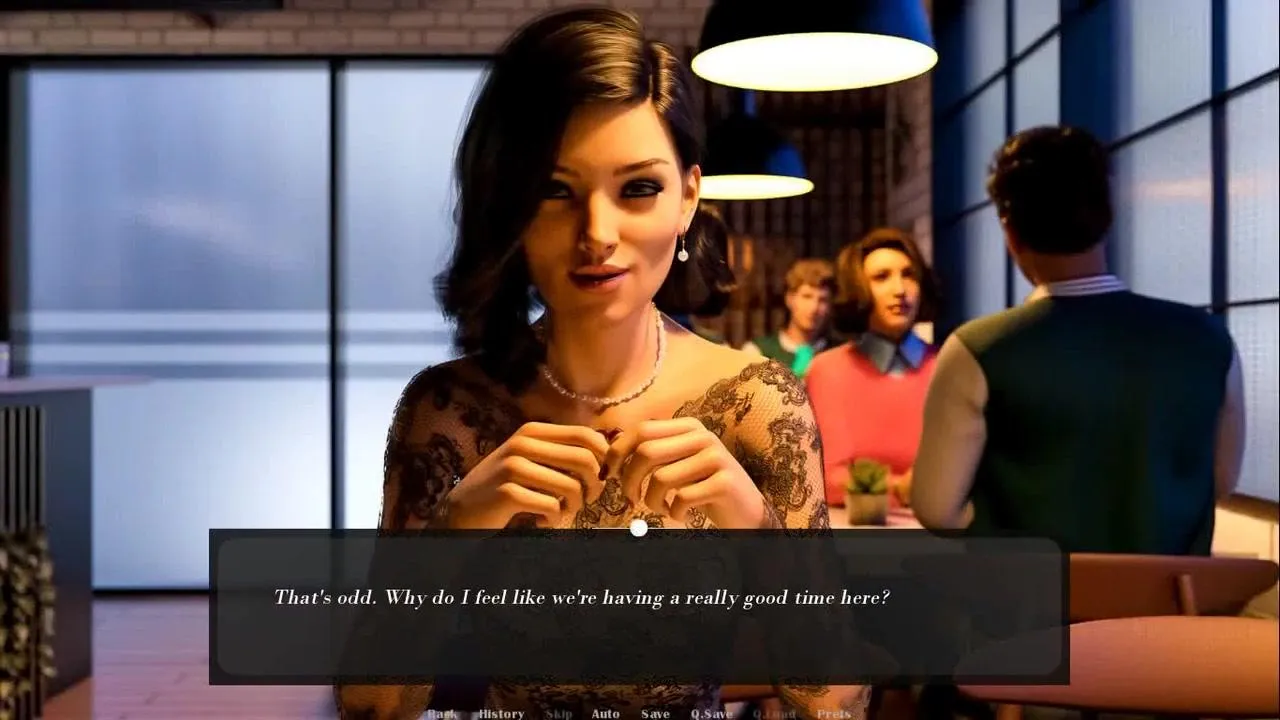Turn on Auto dialogue advance

tap(605, 714)
